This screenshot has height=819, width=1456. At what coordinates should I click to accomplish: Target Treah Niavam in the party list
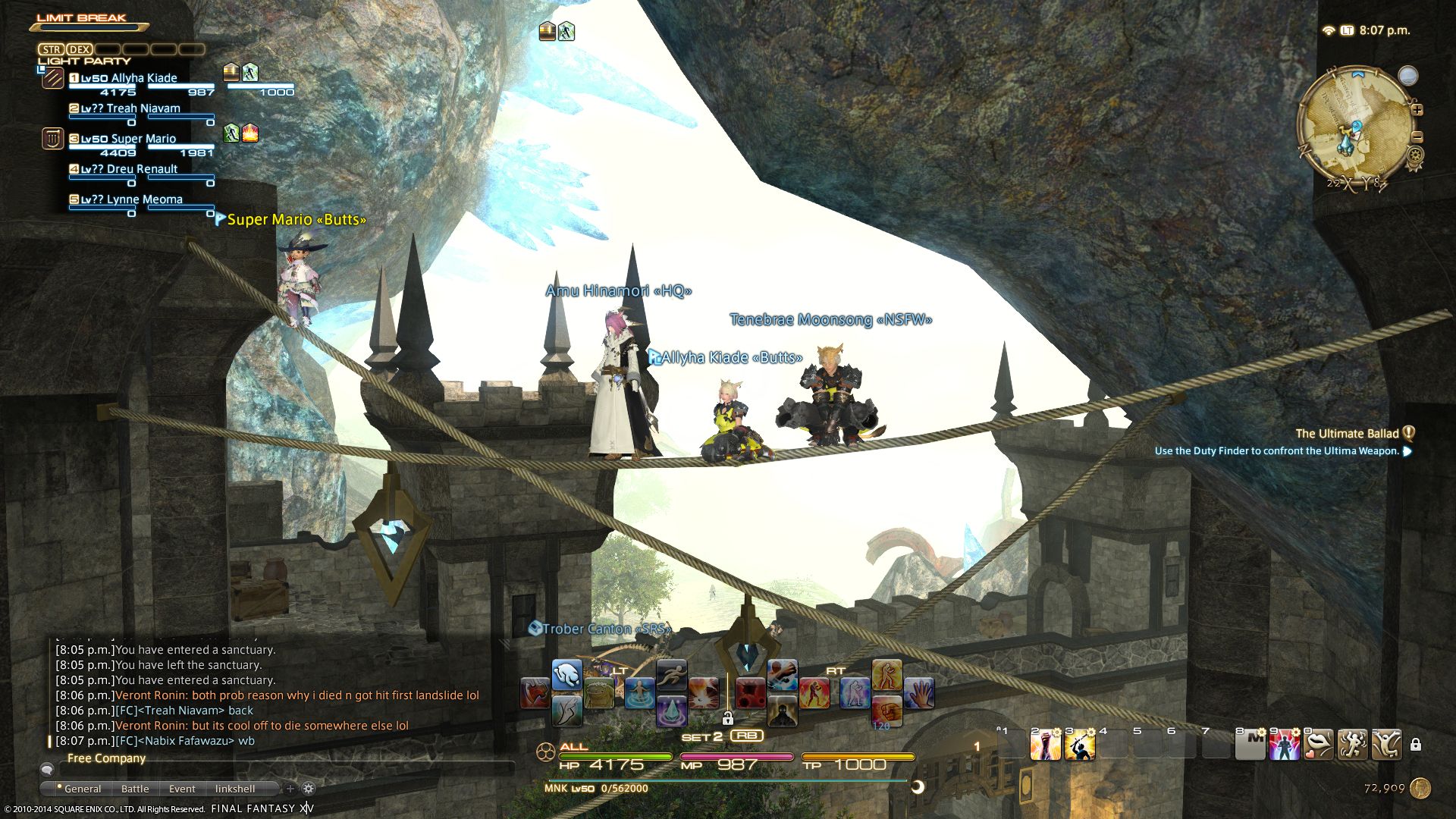point(143,109)
